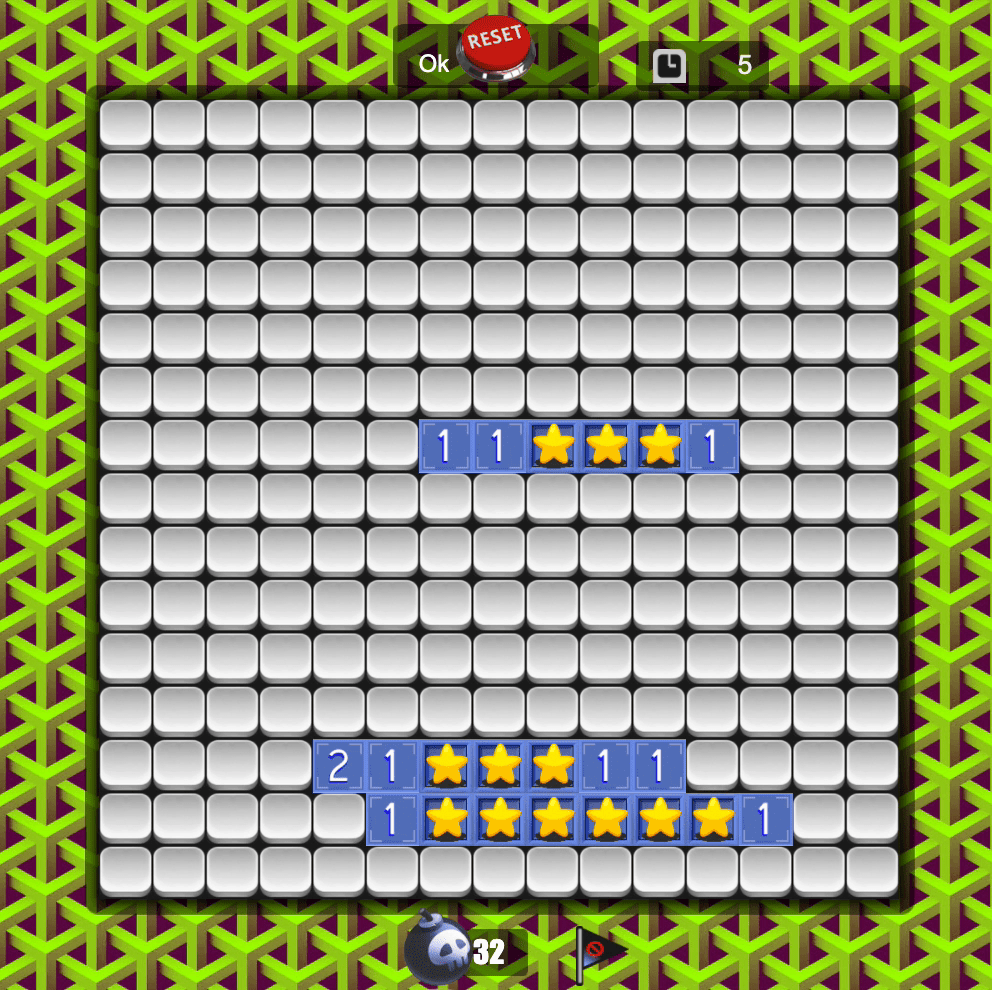Screen dimensions: 992x990
Task: Click the red RESET button
Action: (496, 47)
